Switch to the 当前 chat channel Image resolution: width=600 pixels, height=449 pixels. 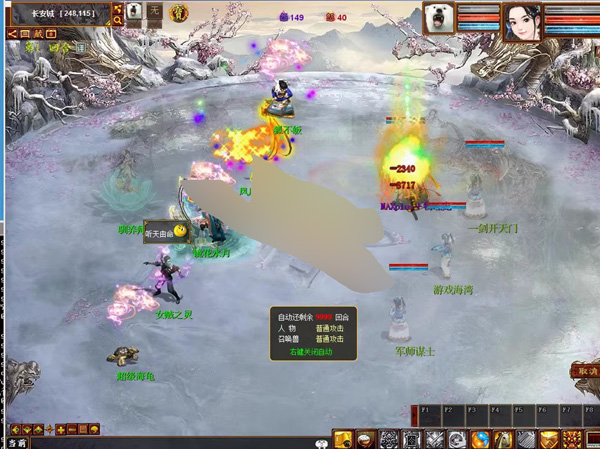(x=17, y=442)
